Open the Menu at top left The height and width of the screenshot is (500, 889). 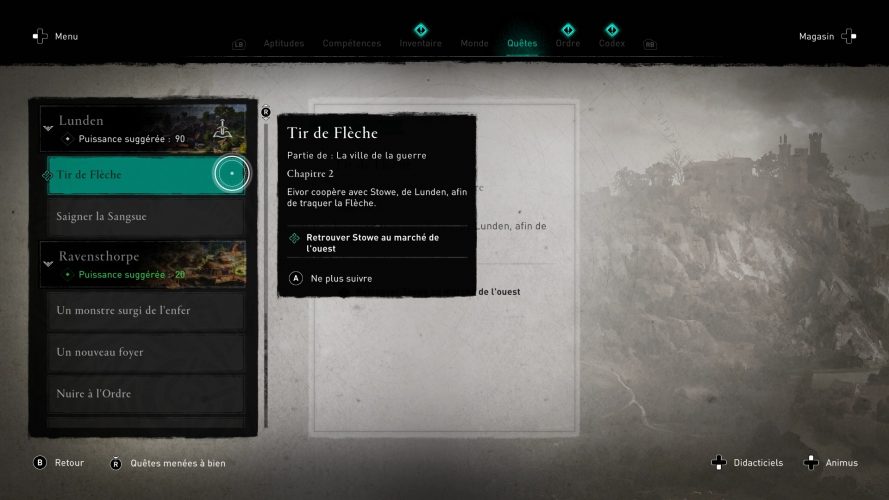tap(55, 37)
